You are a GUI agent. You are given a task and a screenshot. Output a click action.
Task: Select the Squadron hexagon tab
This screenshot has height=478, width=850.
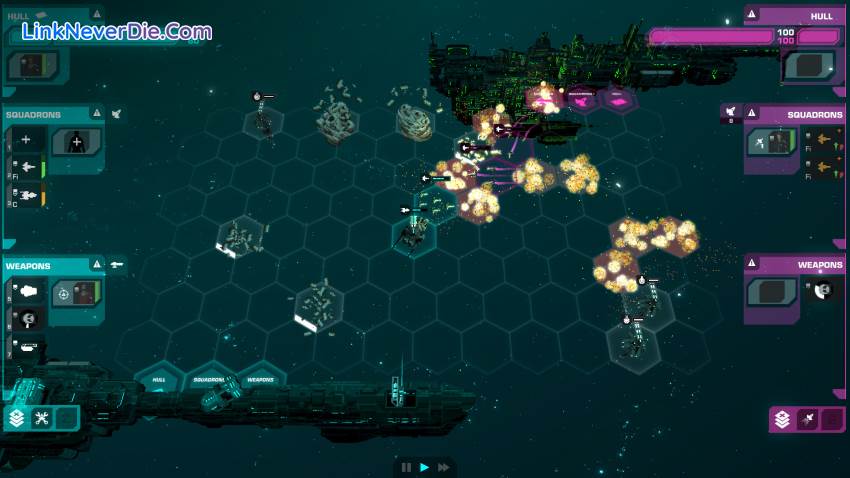[209, 380]
